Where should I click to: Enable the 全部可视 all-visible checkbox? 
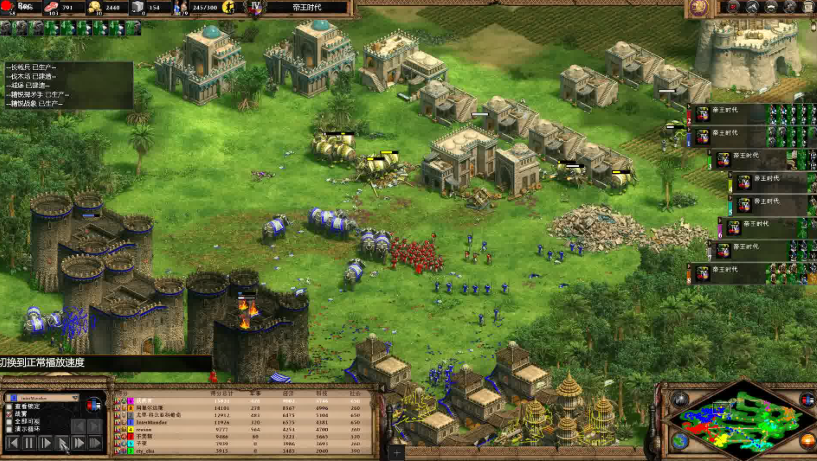pyautogui.click(x=7, y=422)
